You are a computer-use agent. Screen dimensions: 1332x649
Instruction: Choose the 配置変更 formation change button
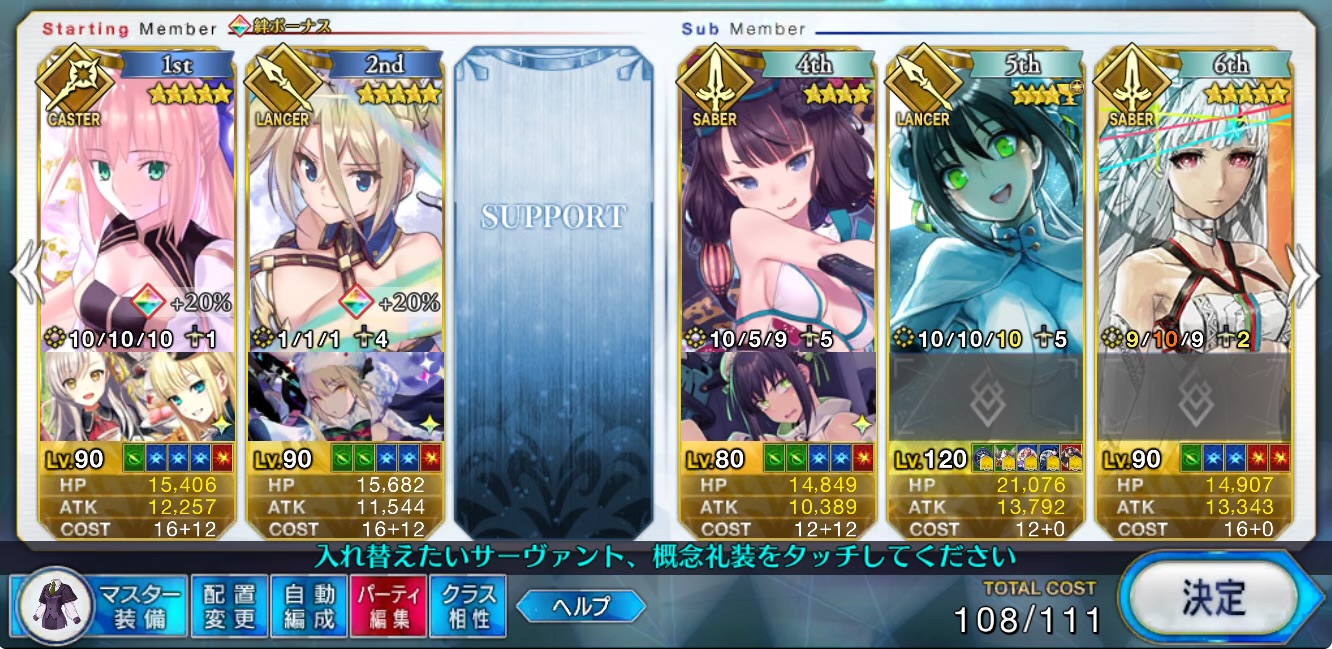tap(229, 606)
